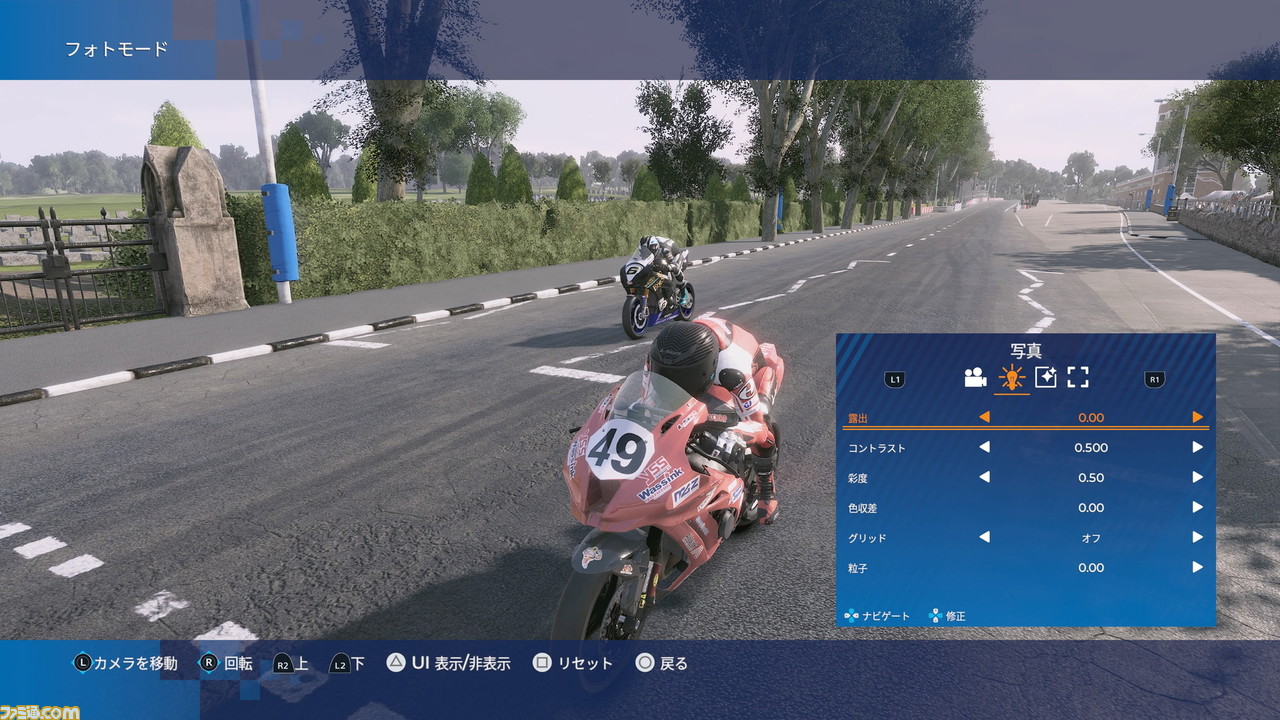The height and width of the screenshot is (720, 1280).
Task: Reduce 彩度 with the left arrow
Action: pyautogui.click(x=984, y=477)
